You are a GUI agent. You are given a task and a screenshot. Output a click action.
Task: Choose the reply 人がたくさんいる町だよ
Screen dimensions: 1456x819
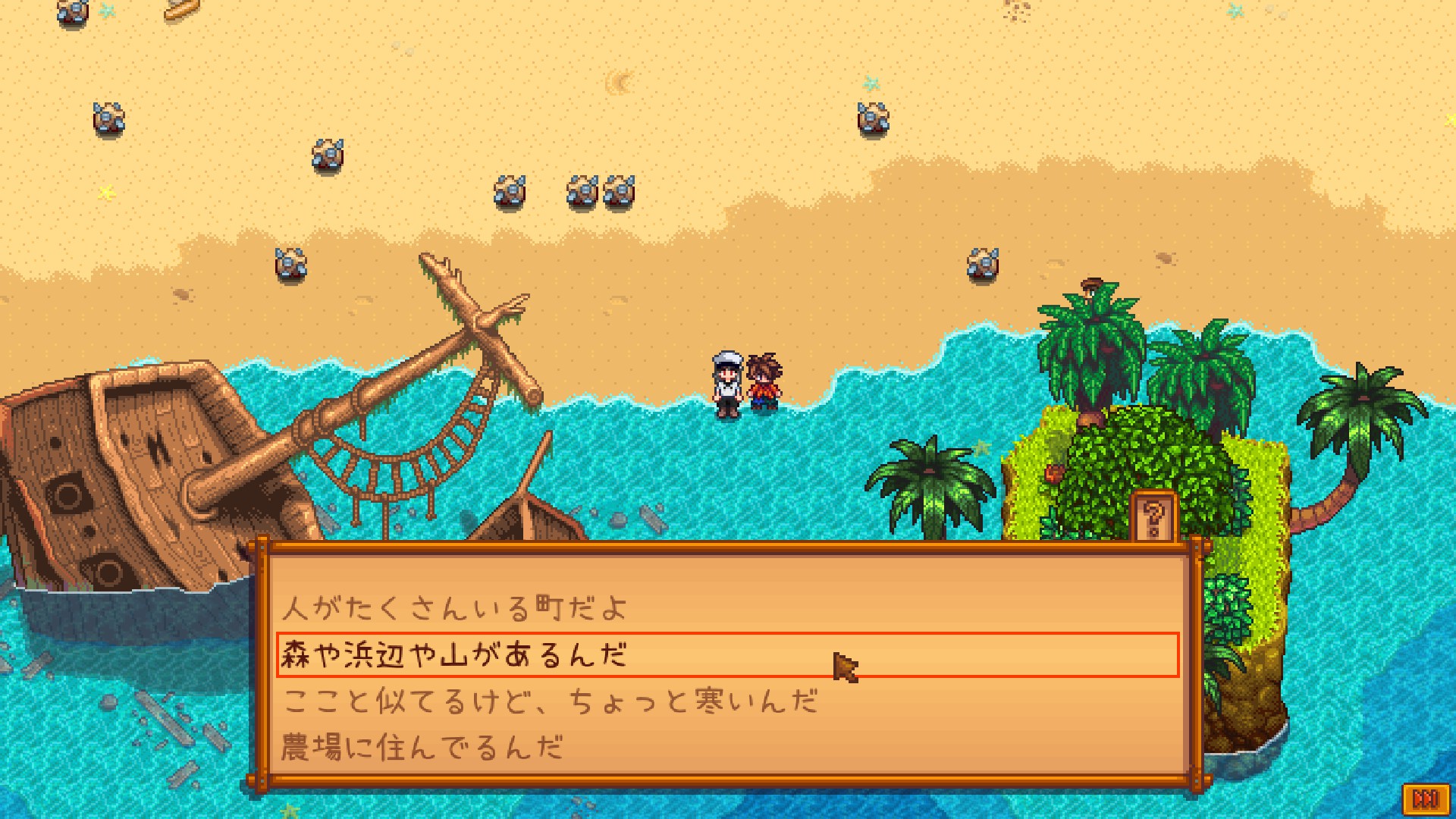(455, 608)
